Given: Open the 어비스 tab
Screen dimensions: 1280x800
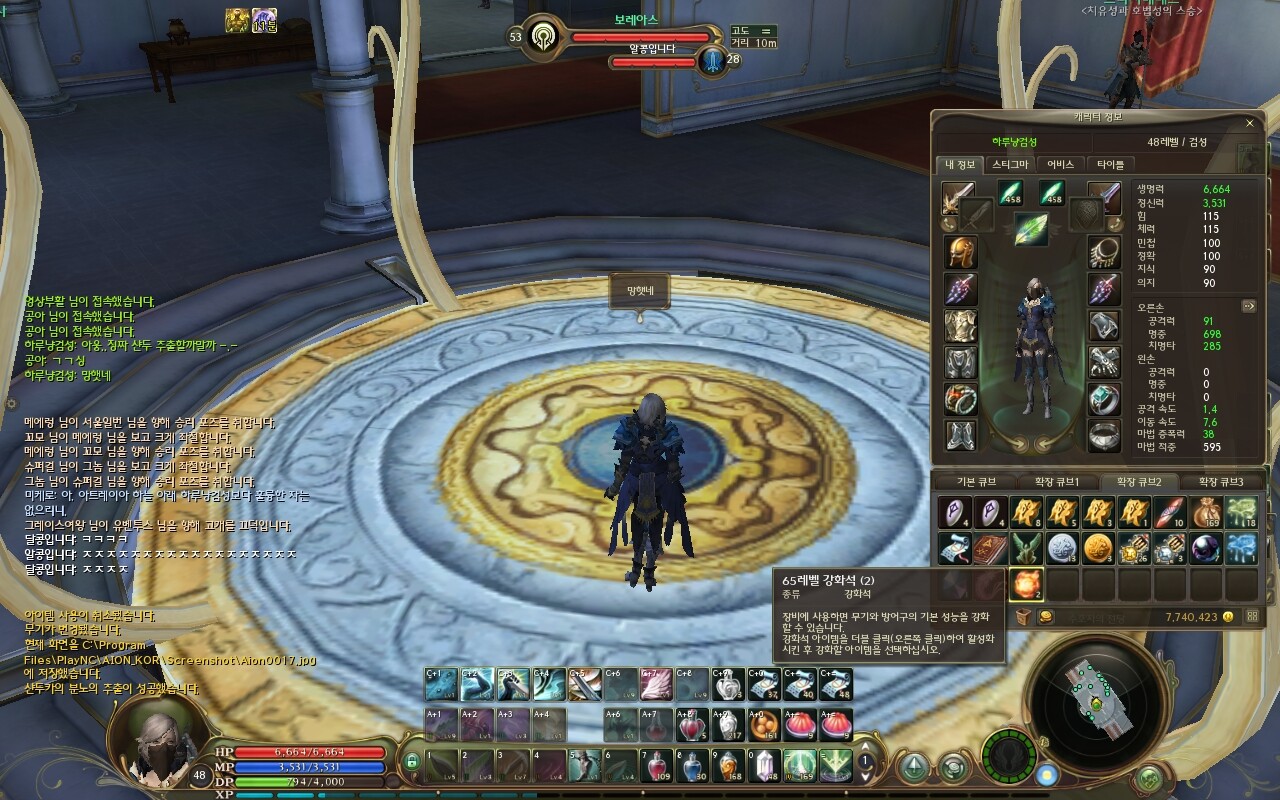Looking at the screenshot, I should tap(1060, 165).
